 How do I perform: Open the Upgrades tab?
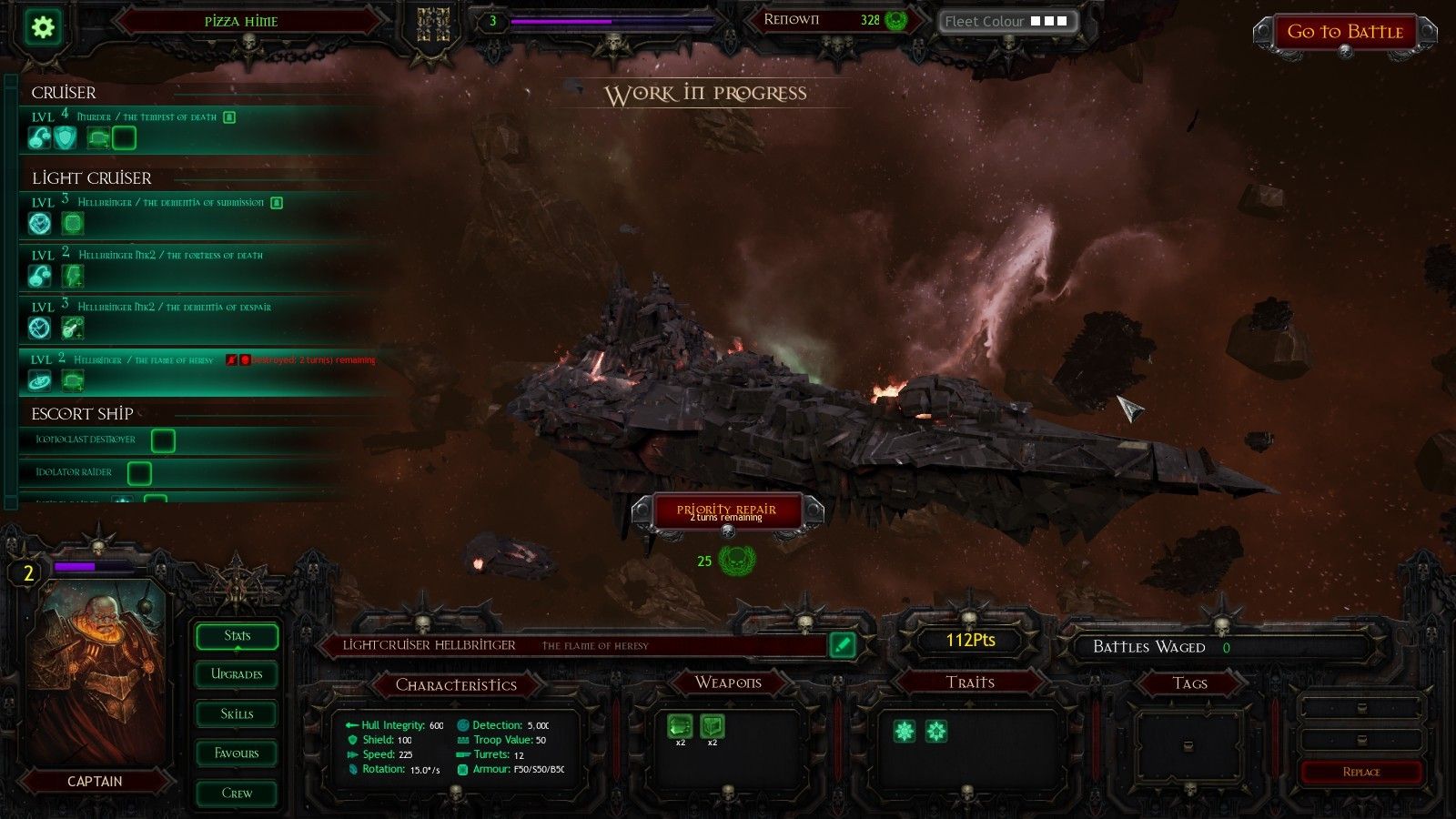(x=237, y=674)
